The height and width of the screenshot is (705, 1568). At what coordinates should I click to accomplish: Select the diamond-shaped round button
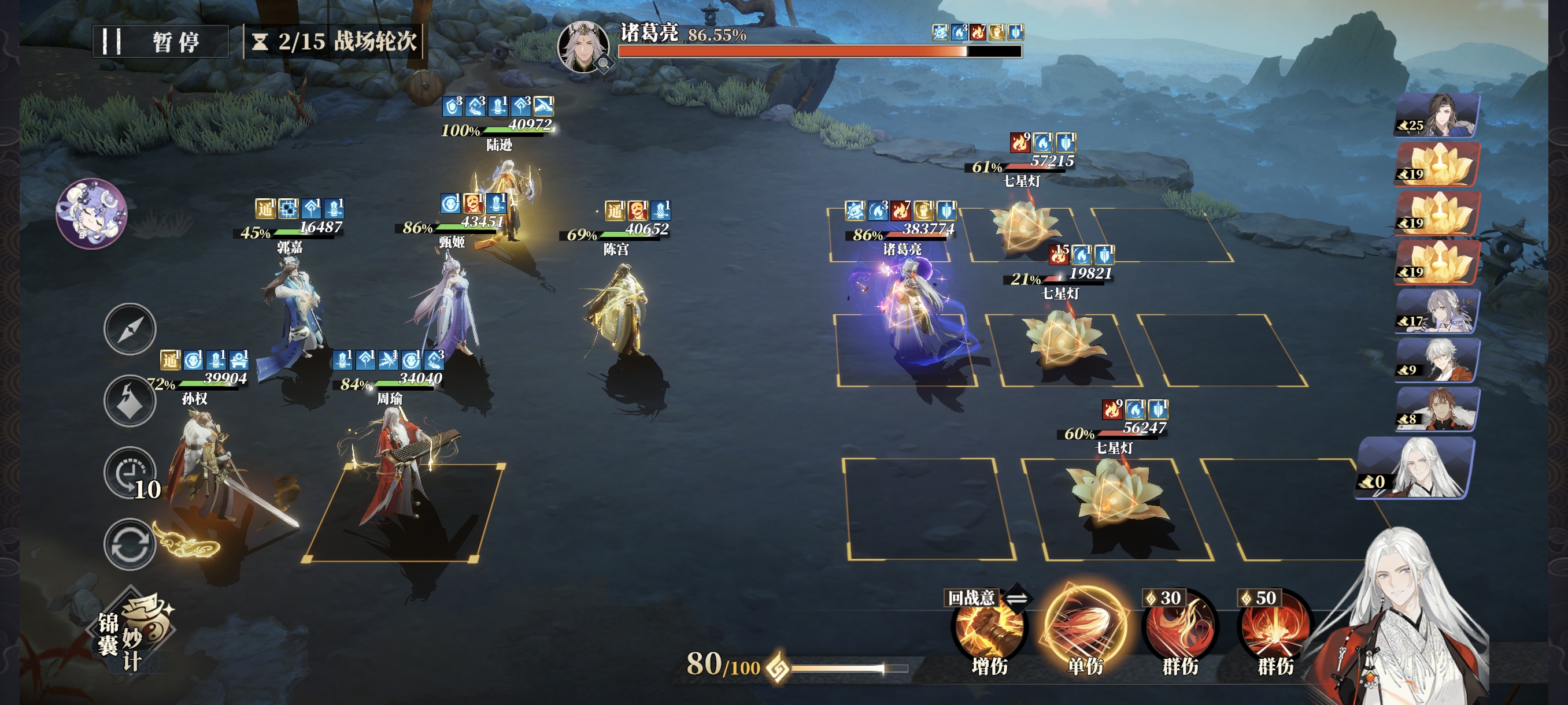point(130,400)
